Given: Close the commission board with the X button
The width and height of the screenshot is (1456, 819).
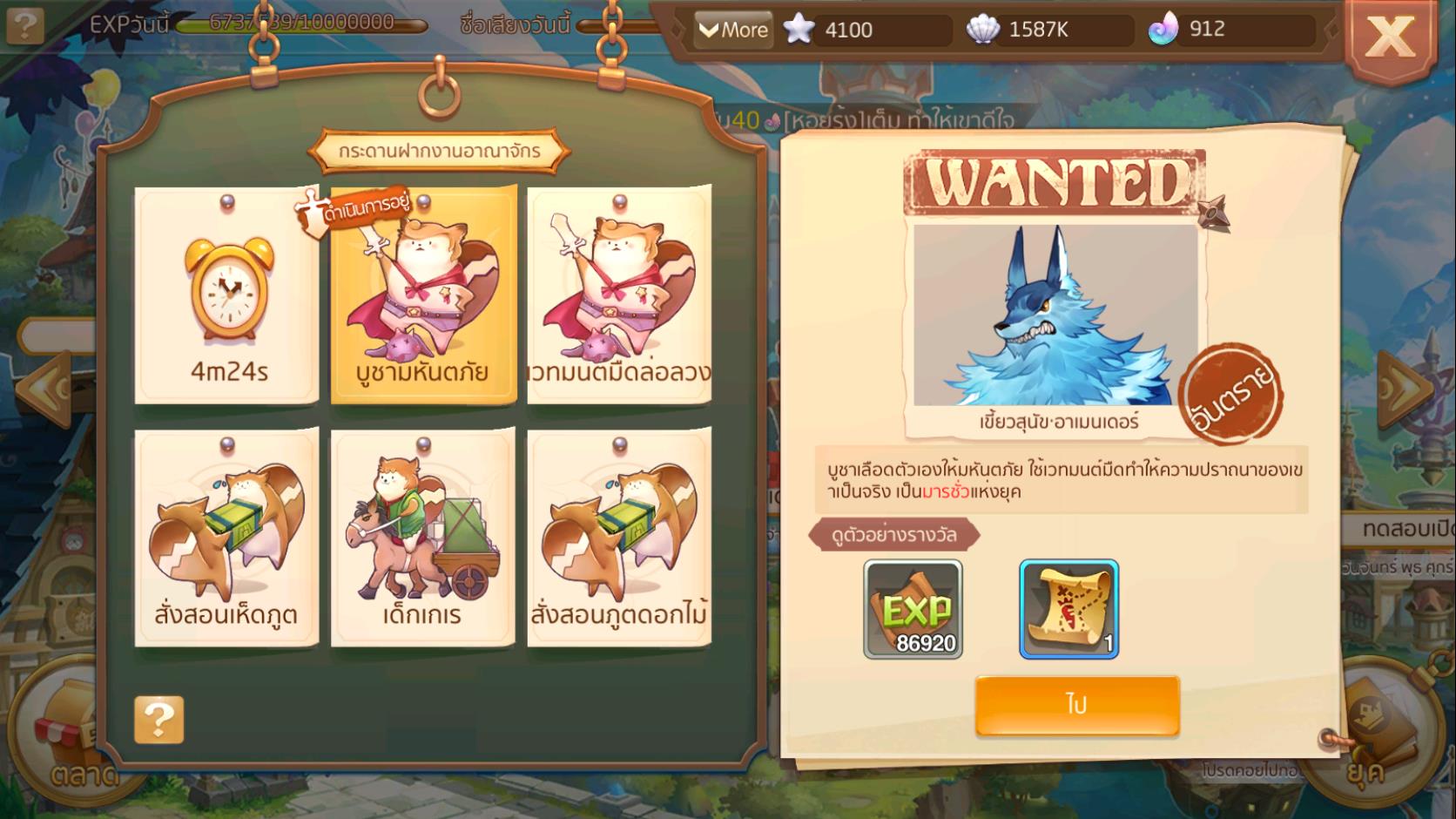Looking at the screenshot, I should (x=1390, y=37).
